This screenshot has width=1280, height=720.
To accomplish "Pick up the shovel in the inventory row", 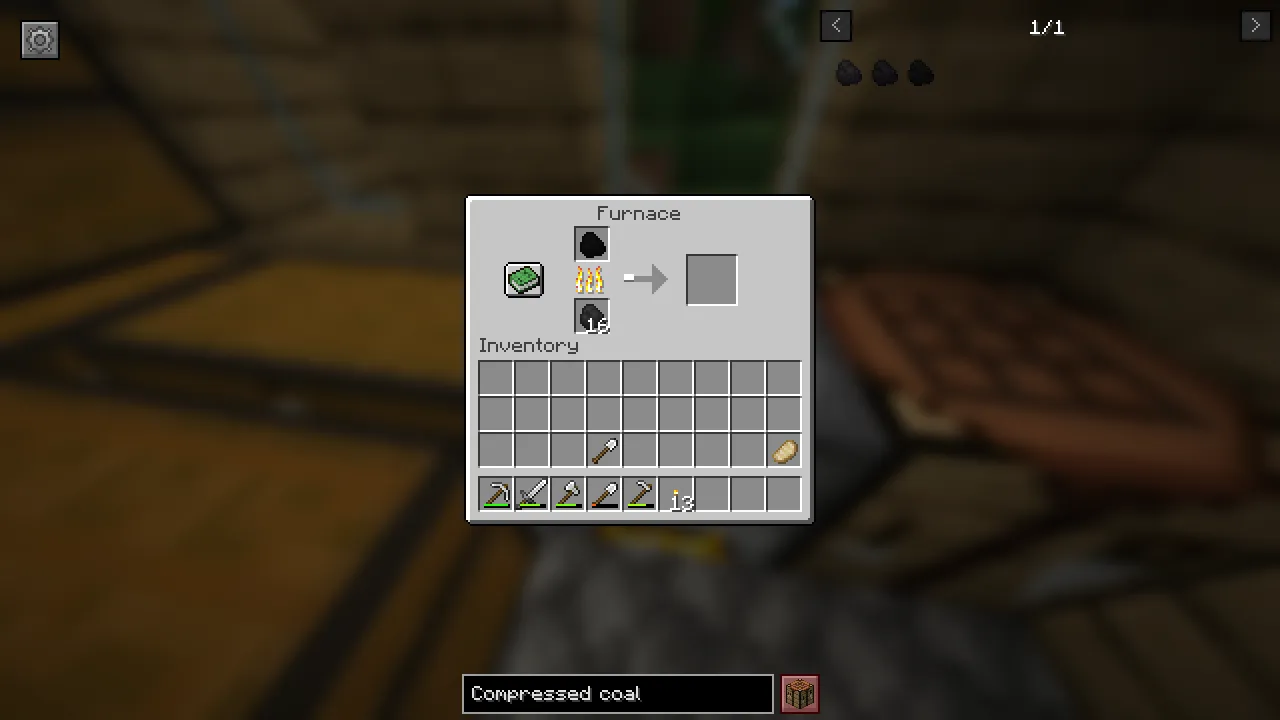I will tap(604, 450).
